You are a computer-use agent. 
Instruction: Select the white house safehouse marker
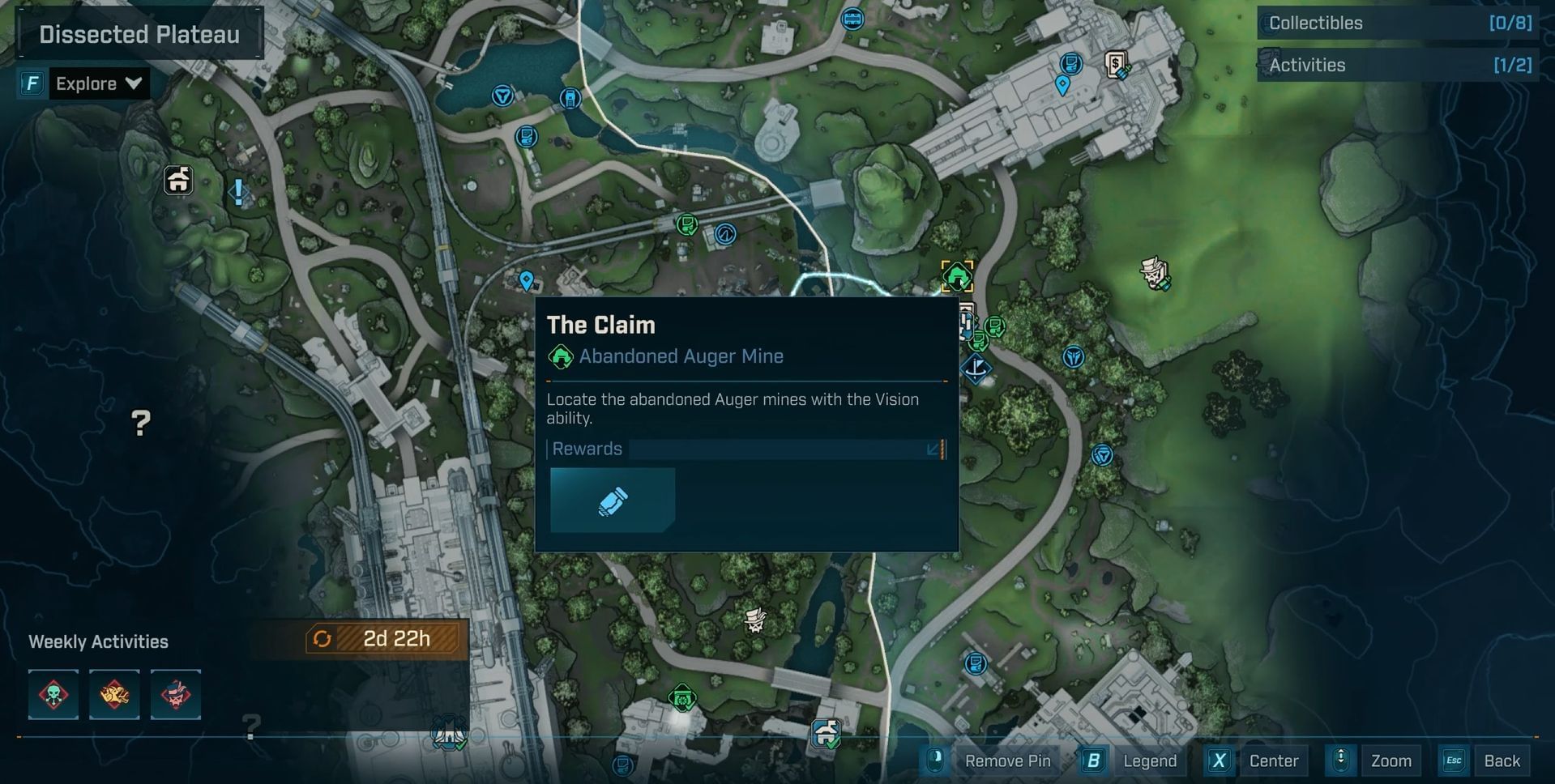(178, 179)
